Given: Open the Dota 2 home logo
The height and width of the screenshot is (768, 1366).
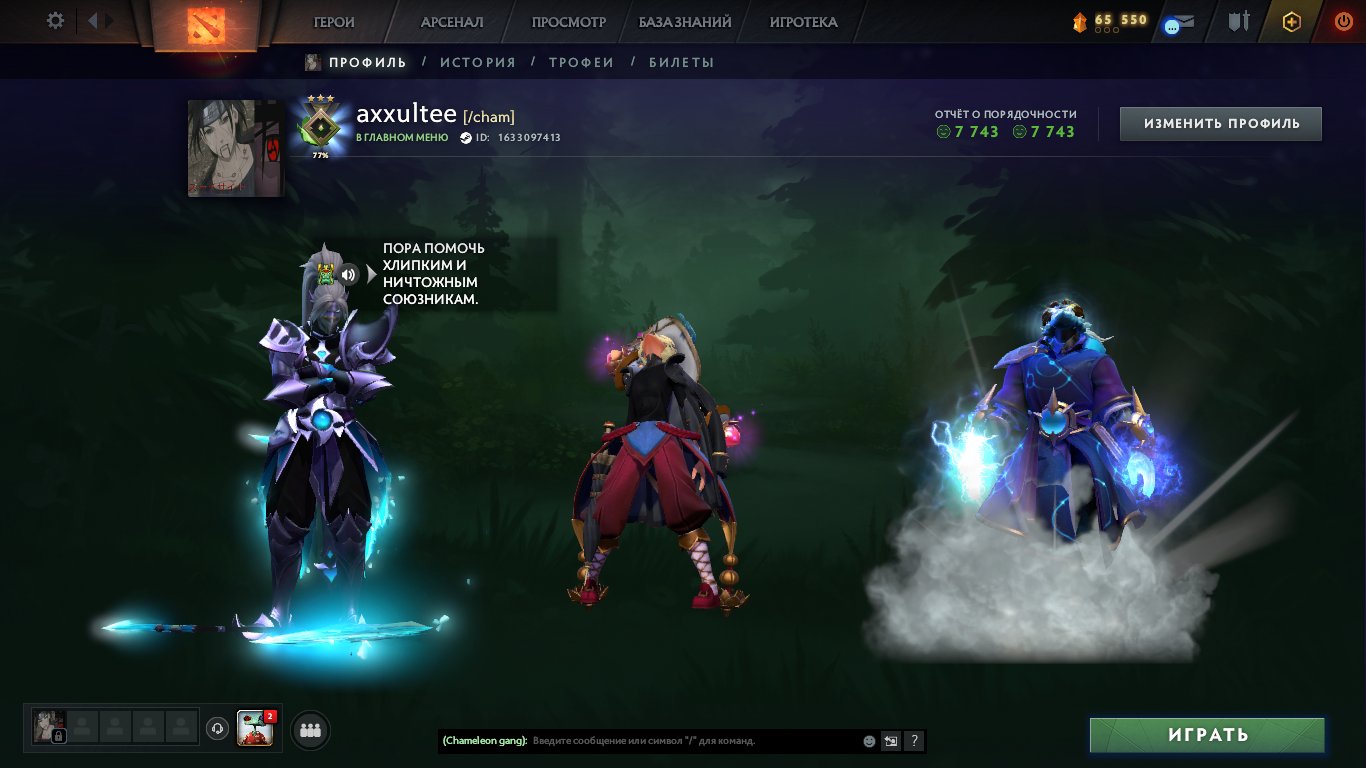Looking at the screenshot, I should [x=205, y=22].
